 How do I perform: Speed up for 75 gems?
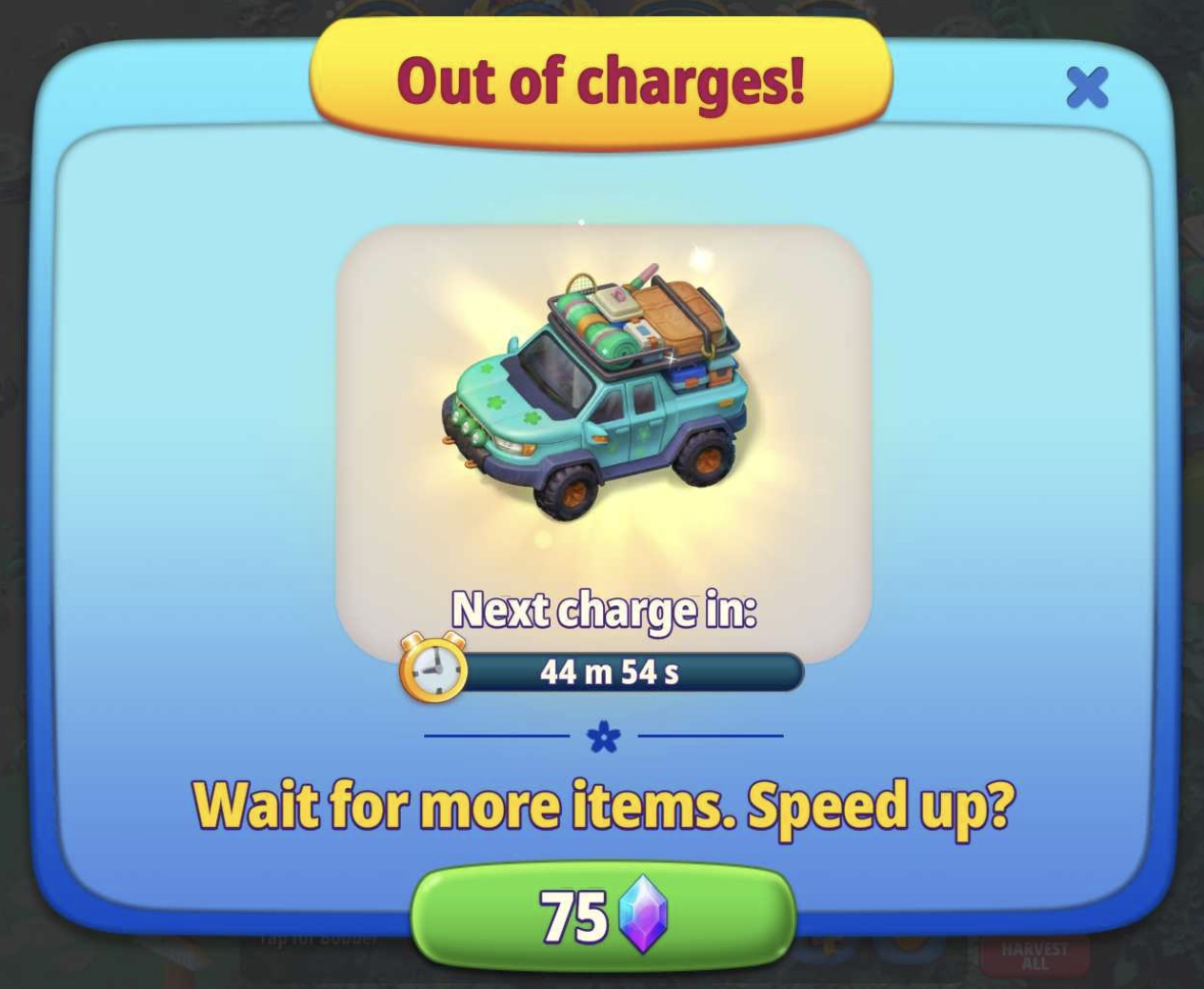point(602,917)
